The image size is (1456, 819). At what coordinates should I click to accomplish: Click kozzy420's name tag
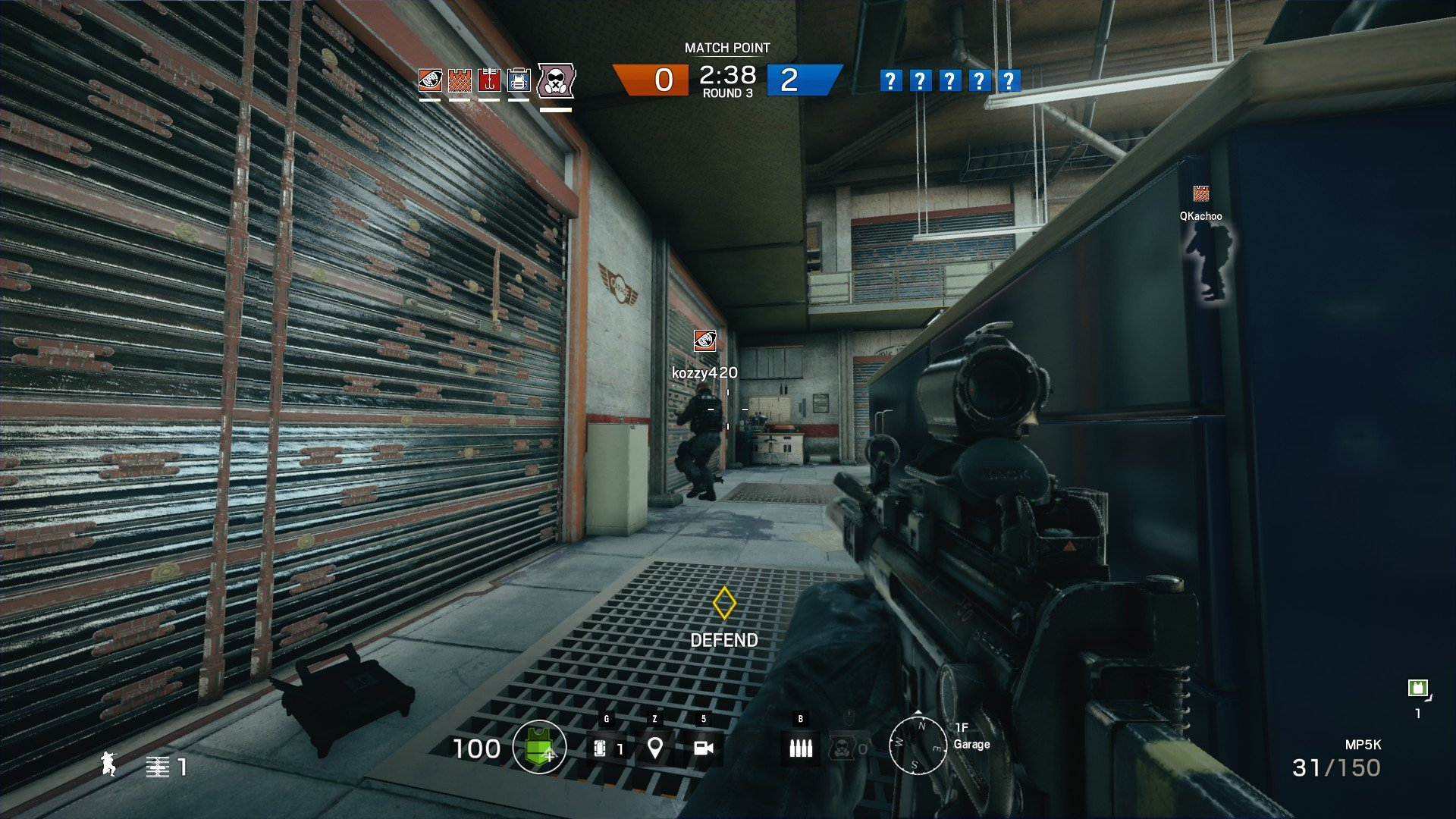[704, 372]
